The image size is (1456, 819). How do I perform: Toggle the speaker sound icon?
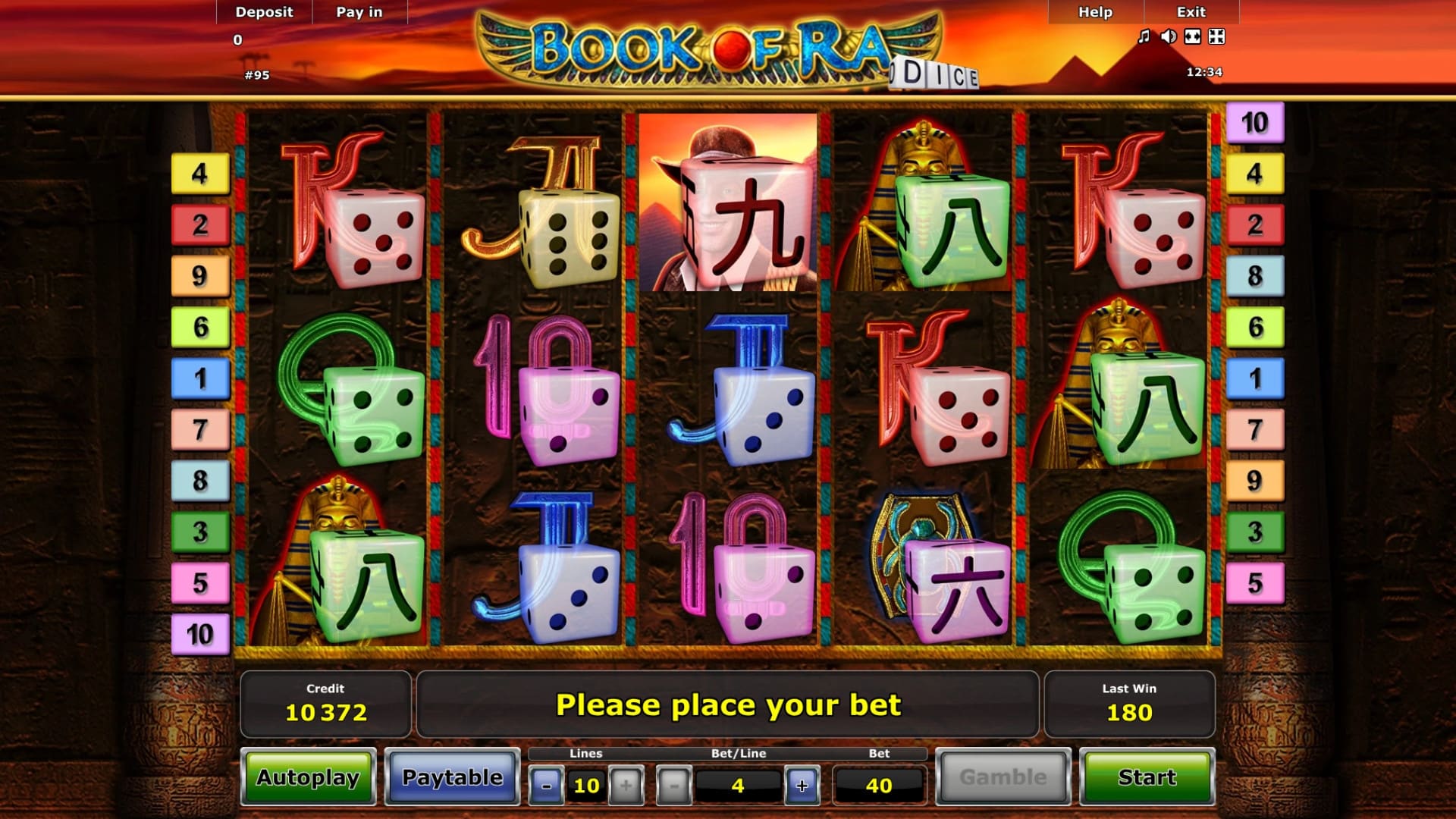1169,36
